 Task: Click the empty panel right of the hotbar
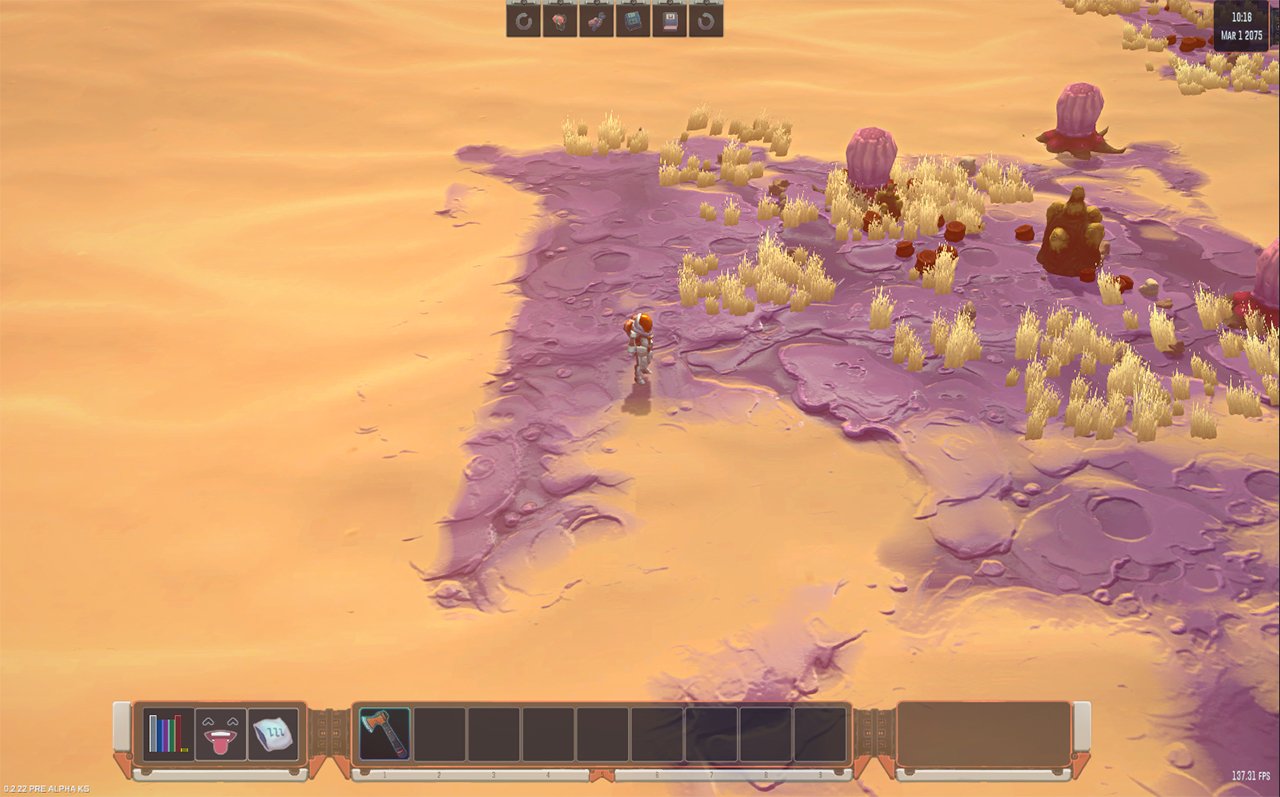[x=985, y=735]
